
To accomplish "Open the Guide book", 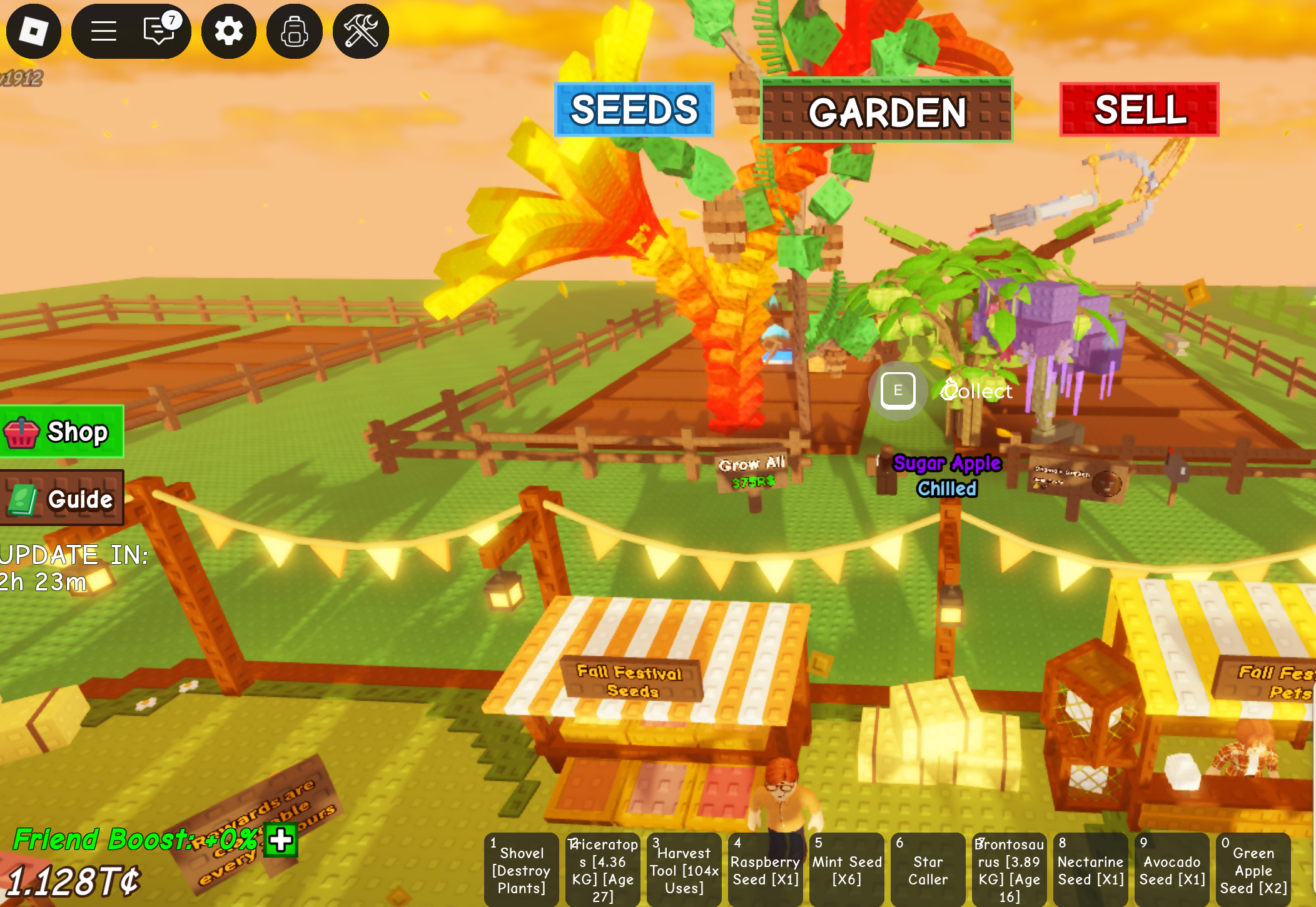I will pos(61,498).
